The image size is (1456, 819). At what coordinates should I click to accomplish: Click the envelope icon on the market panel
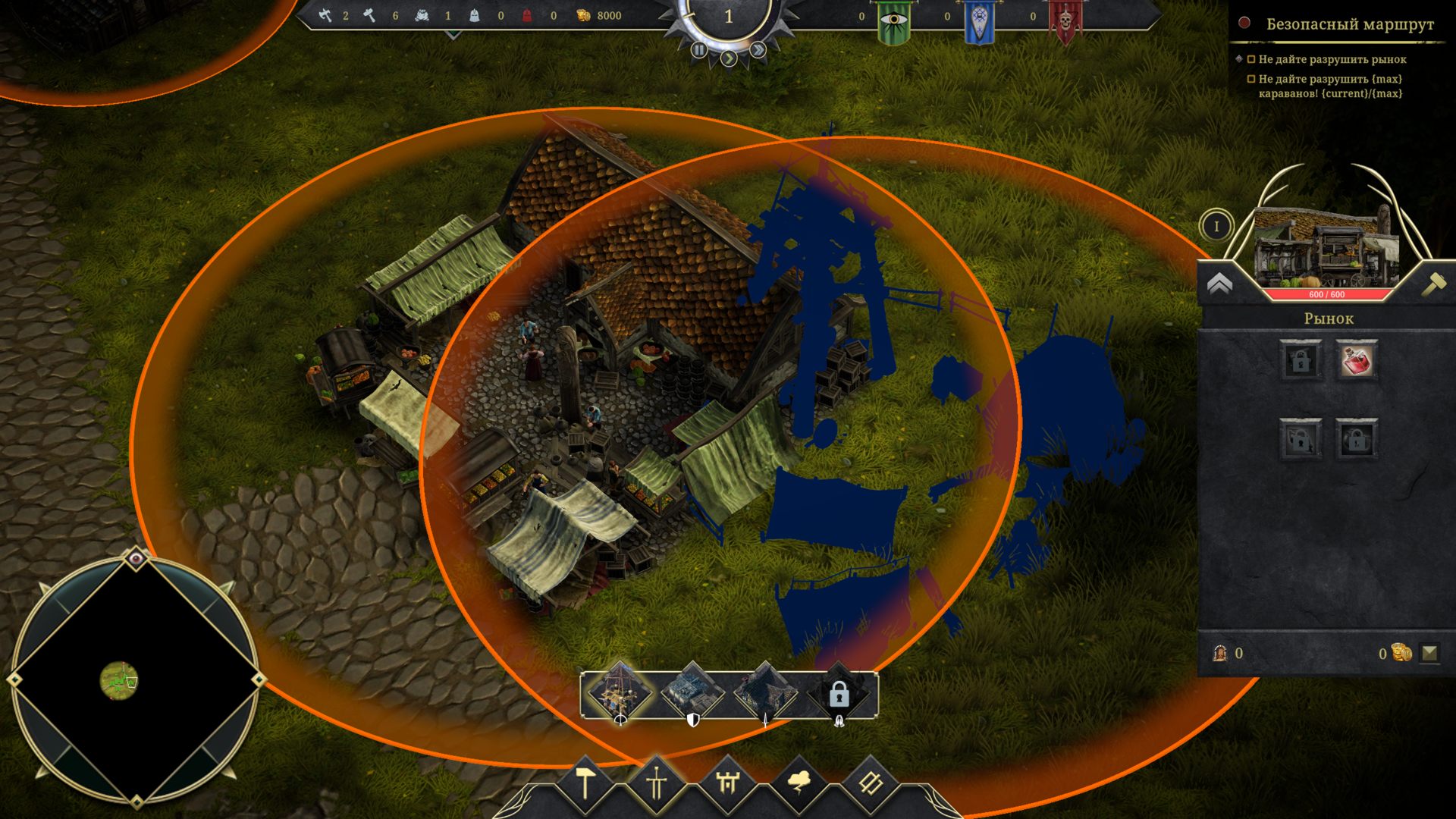click(1429, 653)
